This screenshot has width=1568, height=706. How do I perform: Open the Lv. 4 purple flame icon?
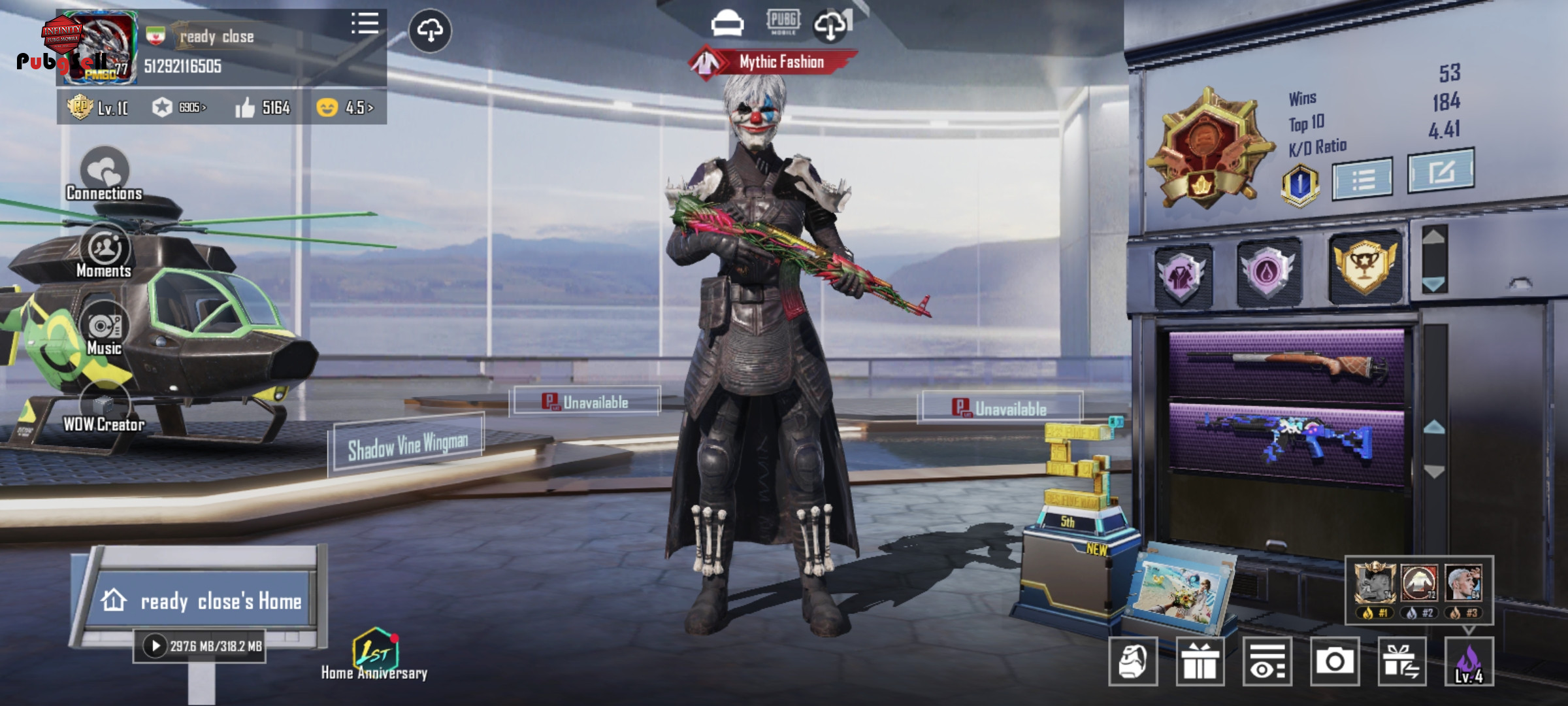(x=1469, y=662)
